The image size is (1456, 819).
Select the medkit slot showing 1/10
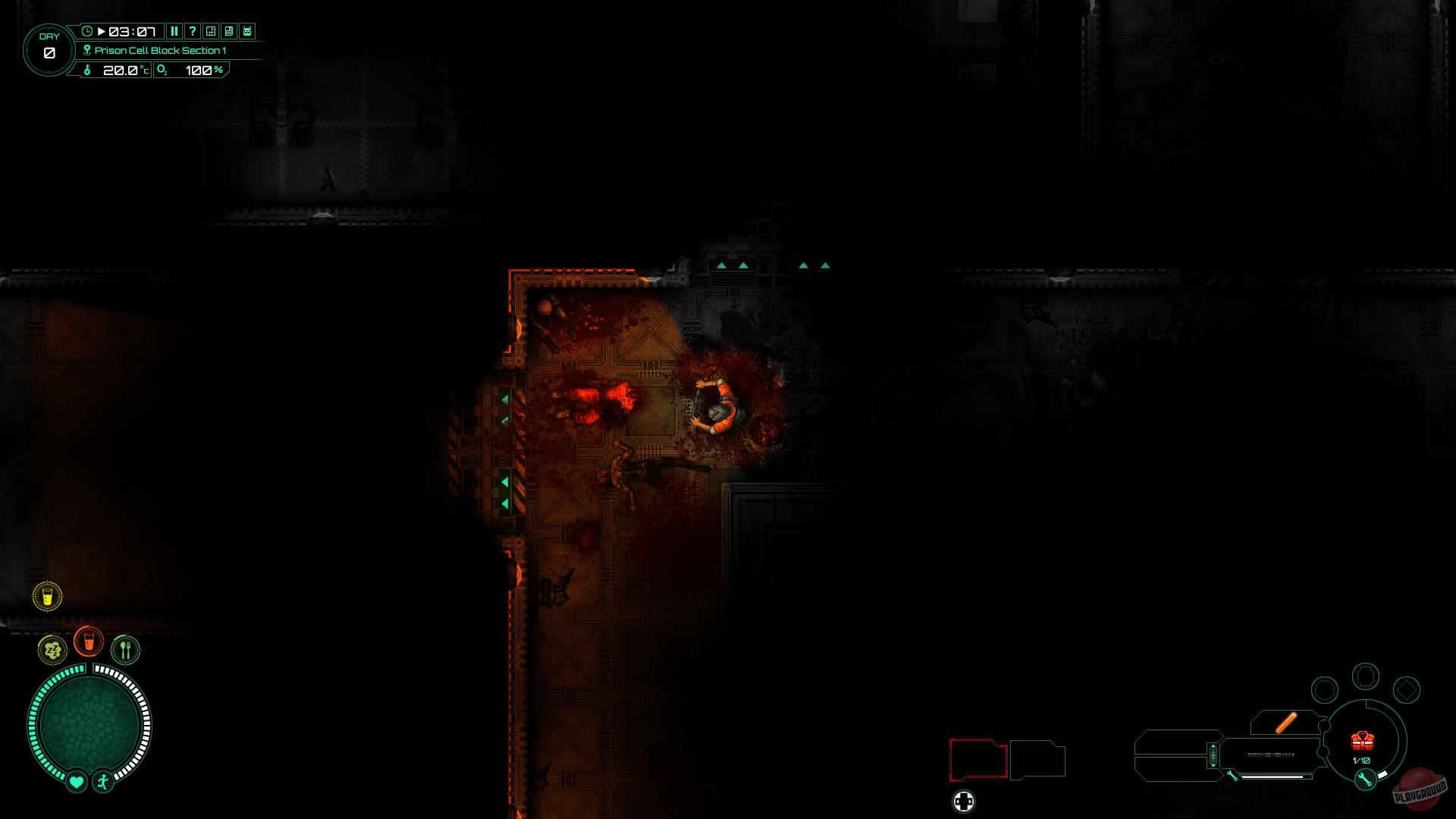point(1362,741)
